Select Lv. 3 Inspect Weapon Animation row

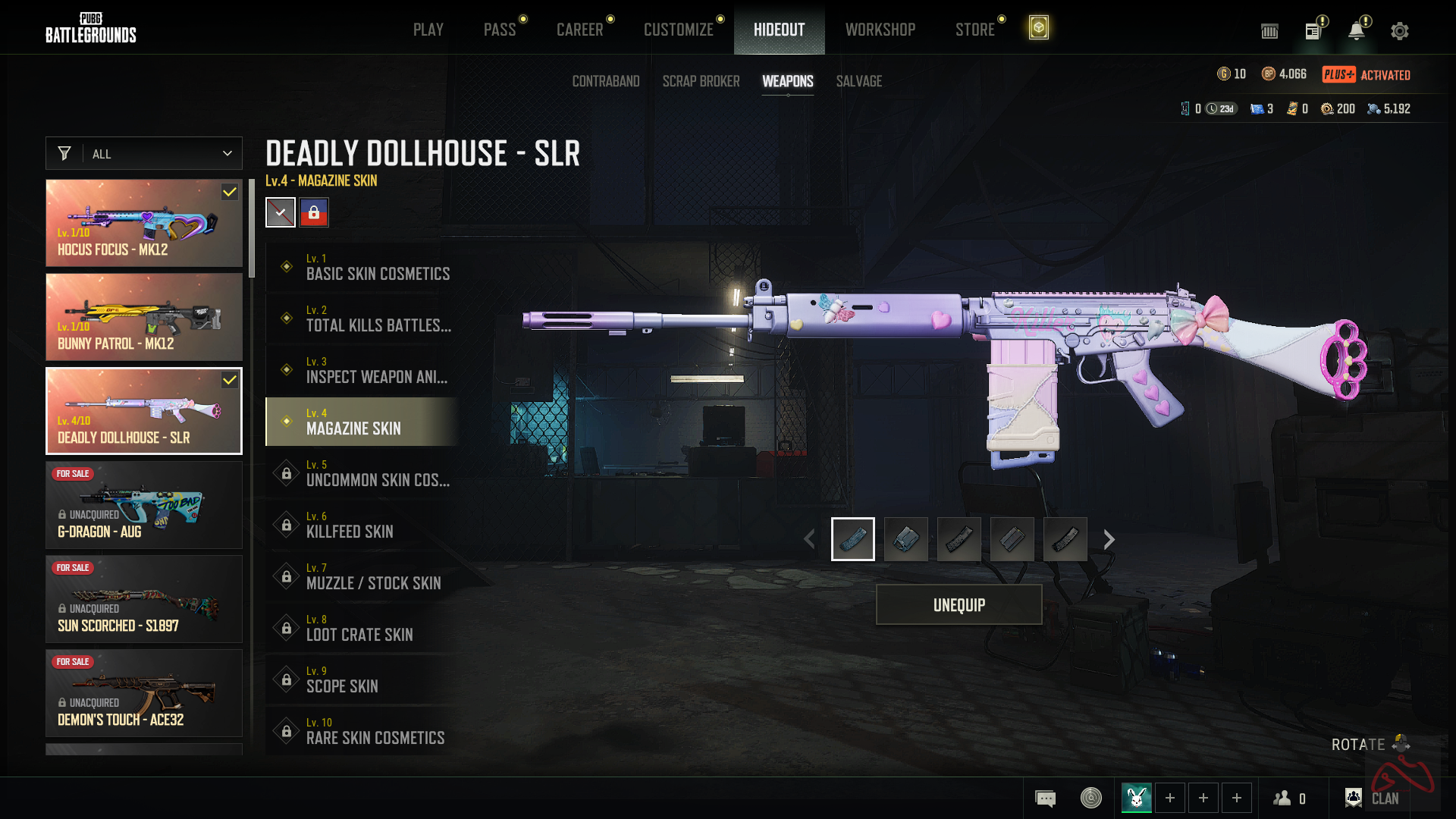[x=362, y=371]
